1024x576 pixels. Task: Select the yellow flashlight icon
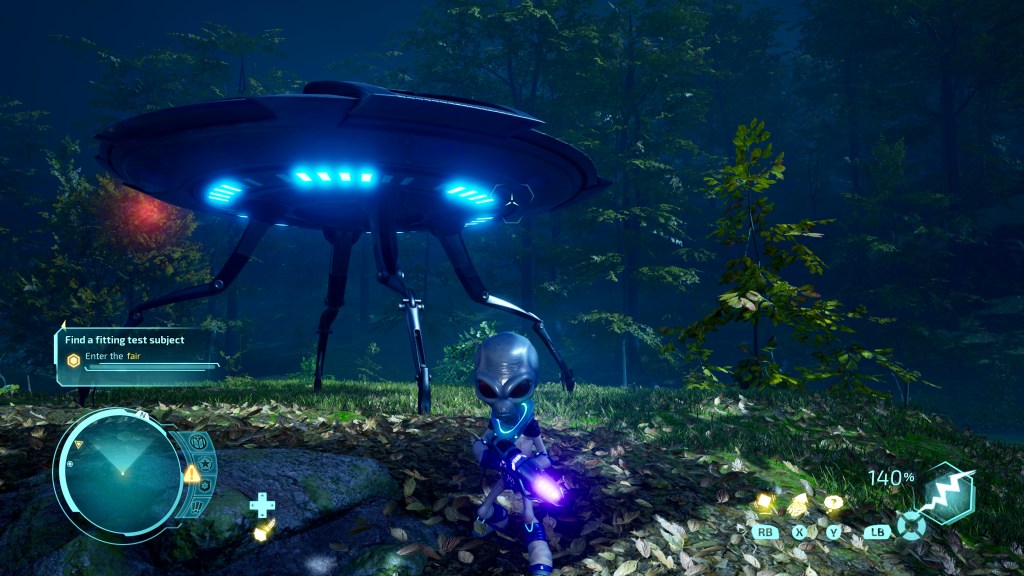263,531
